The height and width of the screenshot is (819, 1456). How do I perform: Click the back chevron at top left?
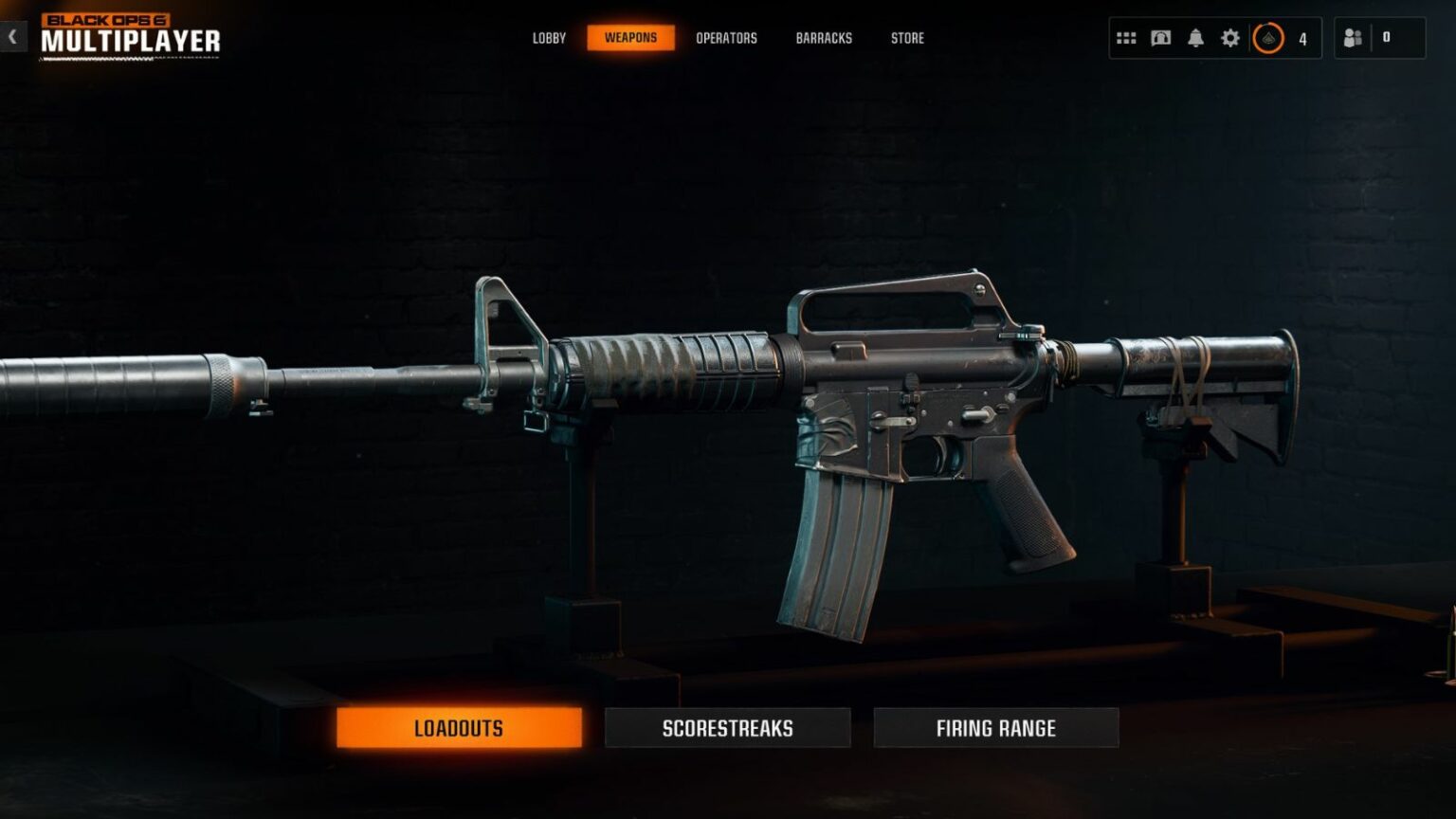11,36
